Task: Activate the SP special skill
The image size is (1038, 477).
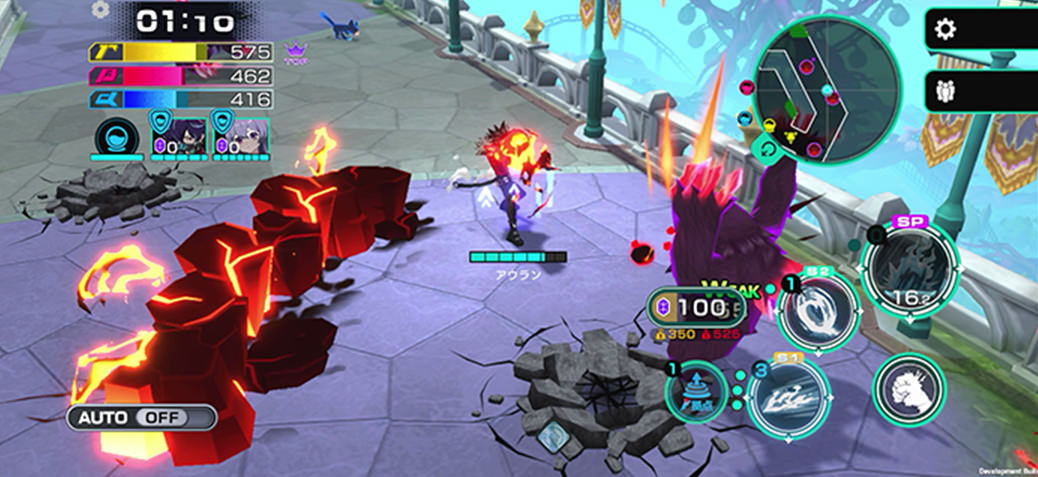Action: click(907, 265)
